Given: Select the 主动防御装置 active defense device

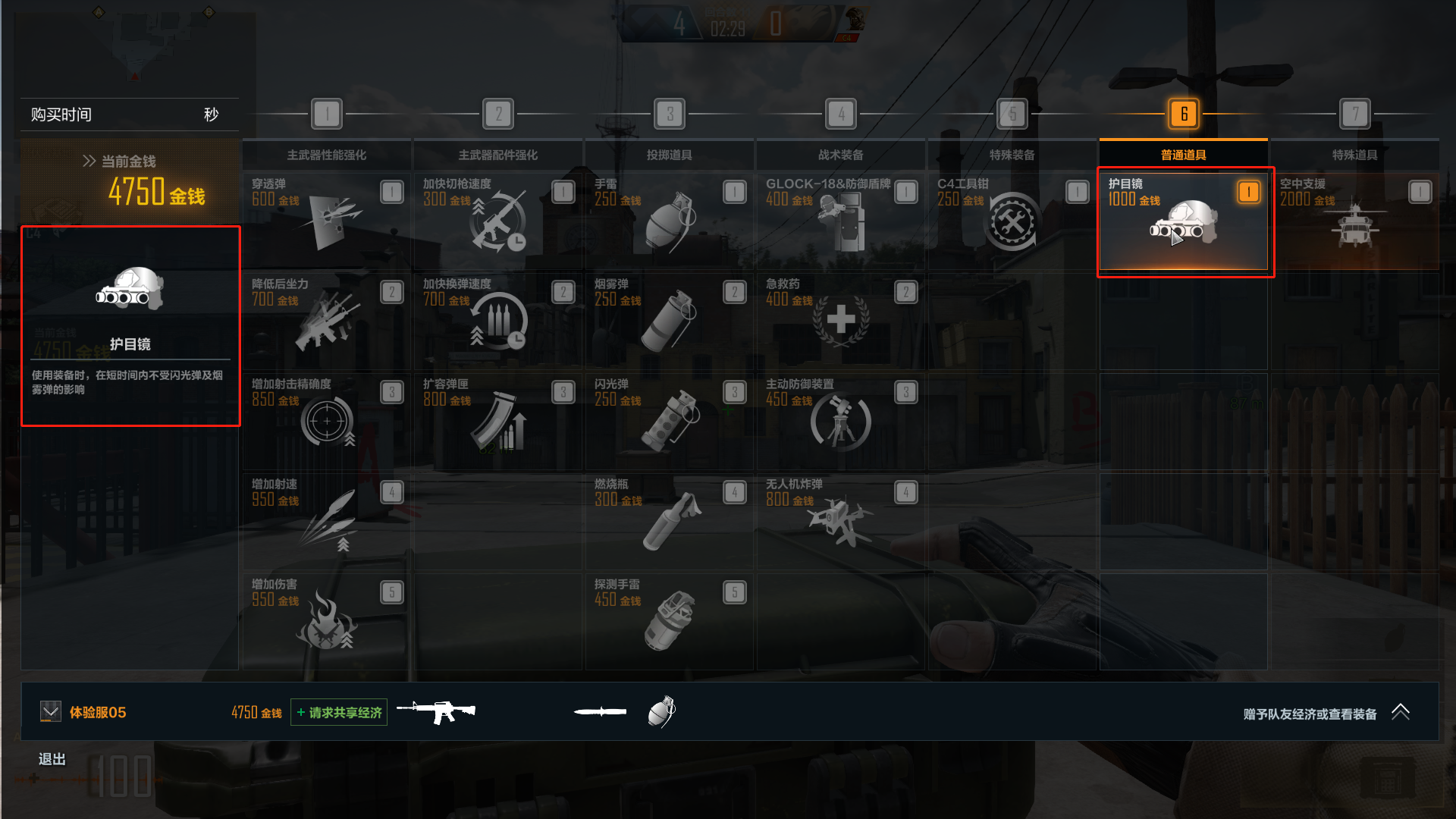Looking at the screenshot, I should click(x=840, y=421).
